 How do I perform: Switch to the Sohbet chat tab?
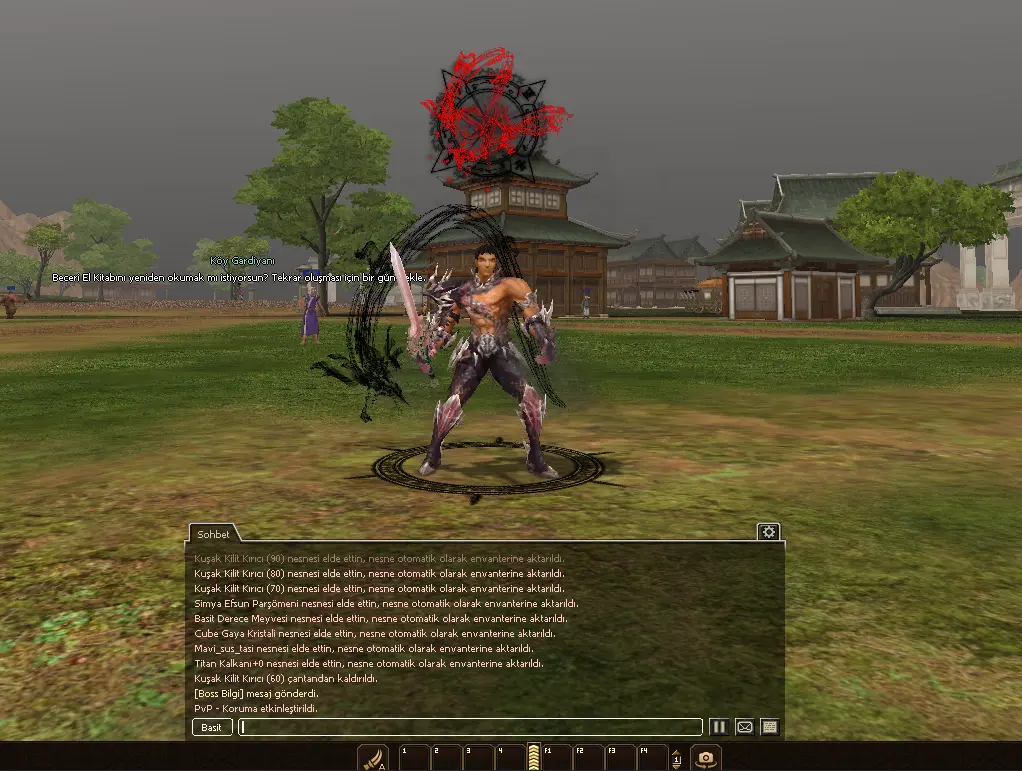coord(213,534)
